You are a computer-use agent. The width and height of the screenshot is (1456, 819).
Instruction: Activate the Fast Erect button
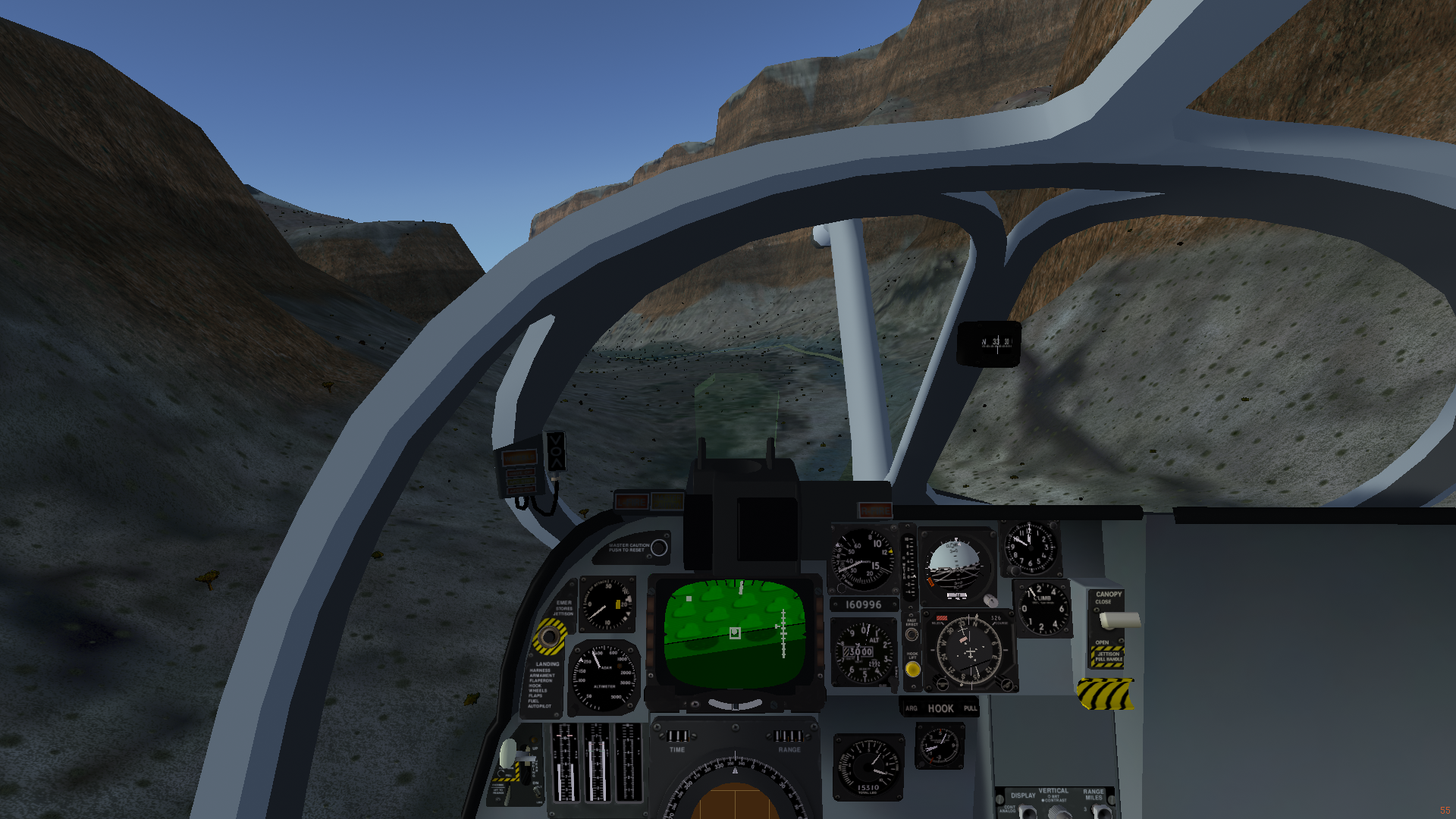pyautogui.click(x=912, y=635)
